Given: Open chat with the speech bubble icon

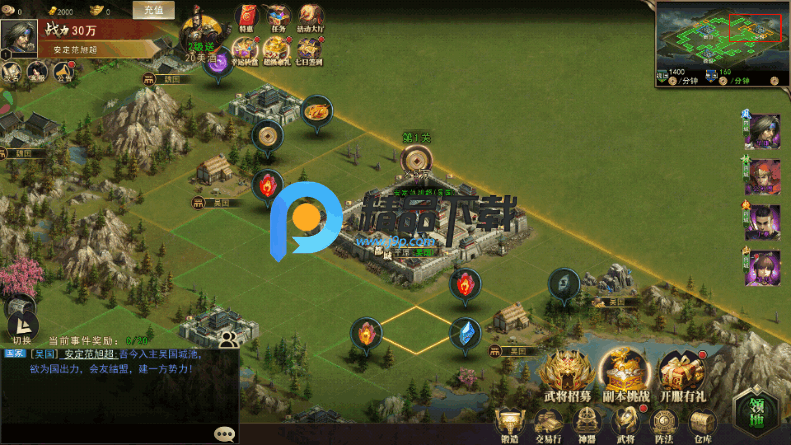Looking at the screenshot, I should [x=225, y=434].
